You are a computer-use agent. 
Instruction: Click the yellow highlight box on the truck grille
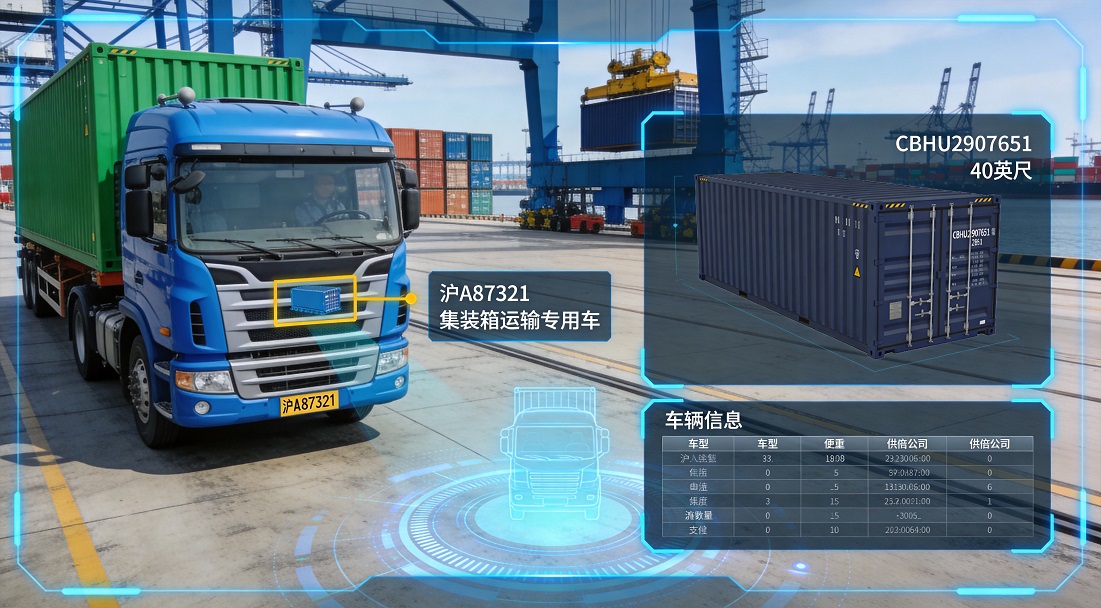click(x=315, y=300)
